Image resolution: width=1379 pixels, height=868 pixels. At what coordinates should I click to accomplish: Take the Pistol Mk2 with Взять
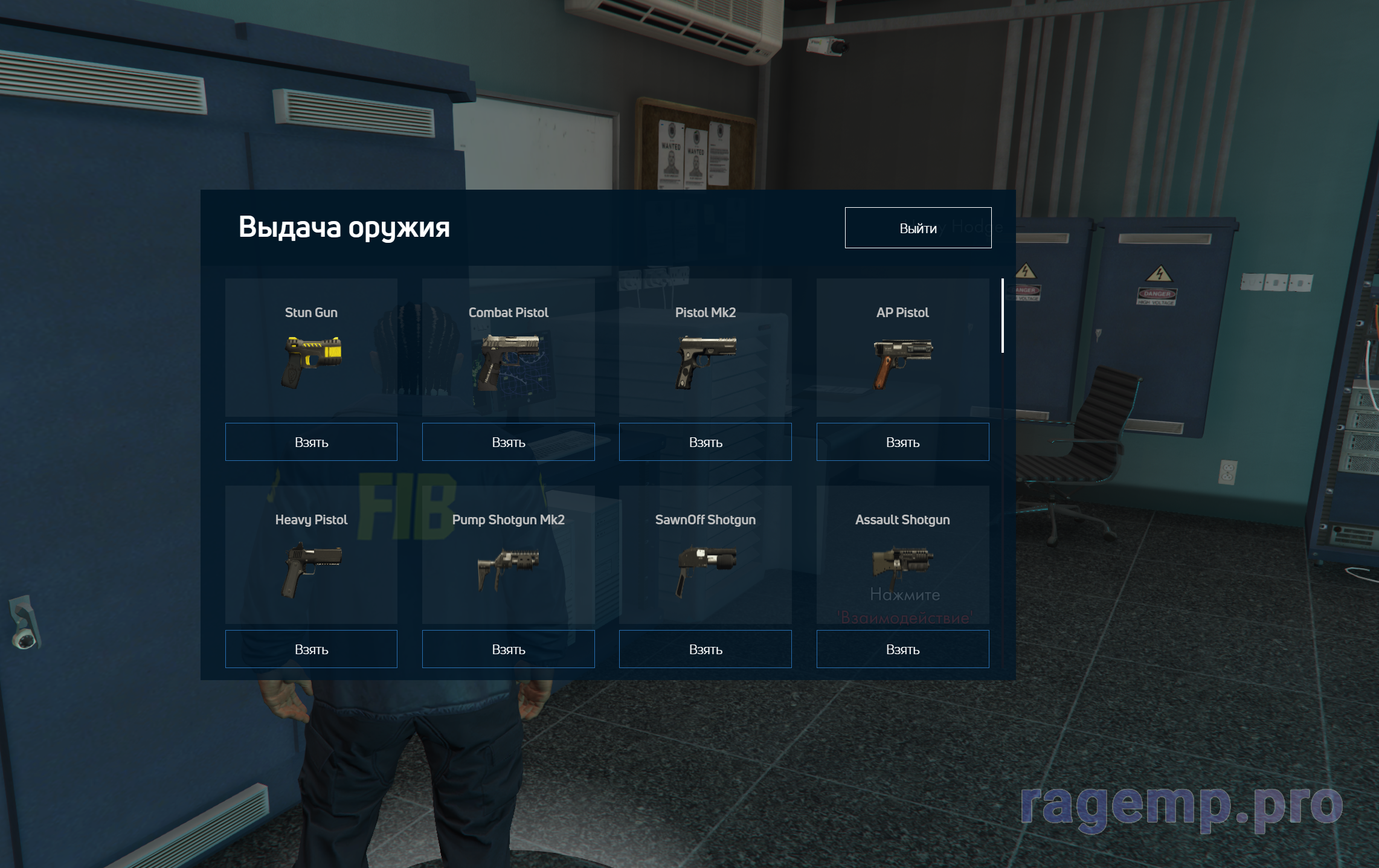click(705, 442)
